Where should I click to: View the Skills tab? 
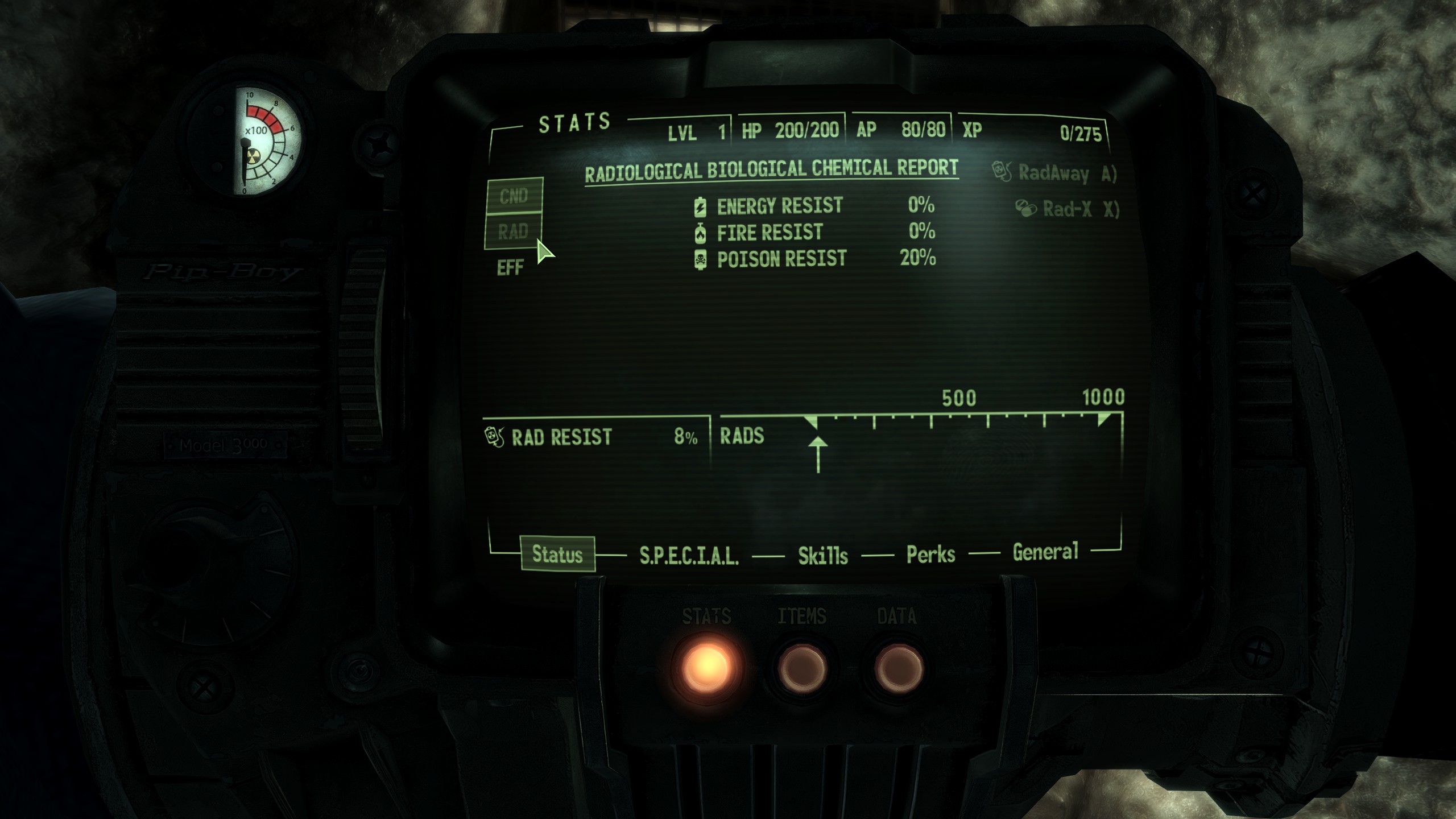point(822,555)
